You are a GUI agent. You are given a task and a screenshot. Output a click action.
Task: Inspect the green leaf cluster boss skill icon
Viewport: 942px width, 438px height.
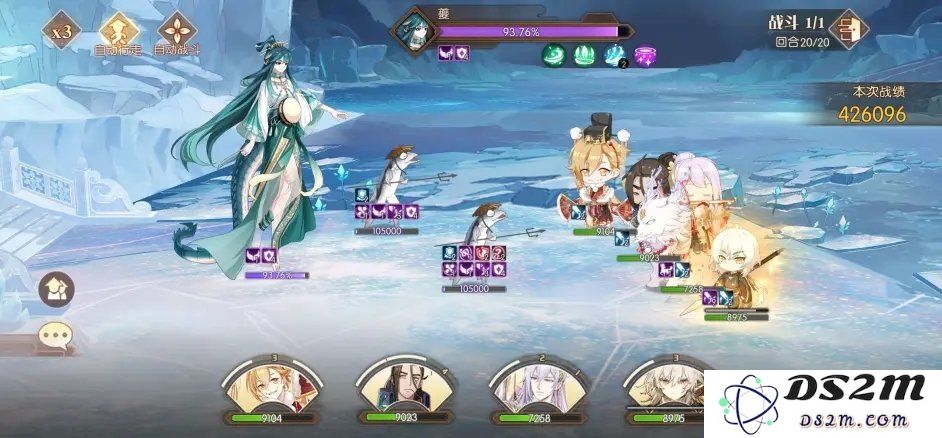(586, 56)
